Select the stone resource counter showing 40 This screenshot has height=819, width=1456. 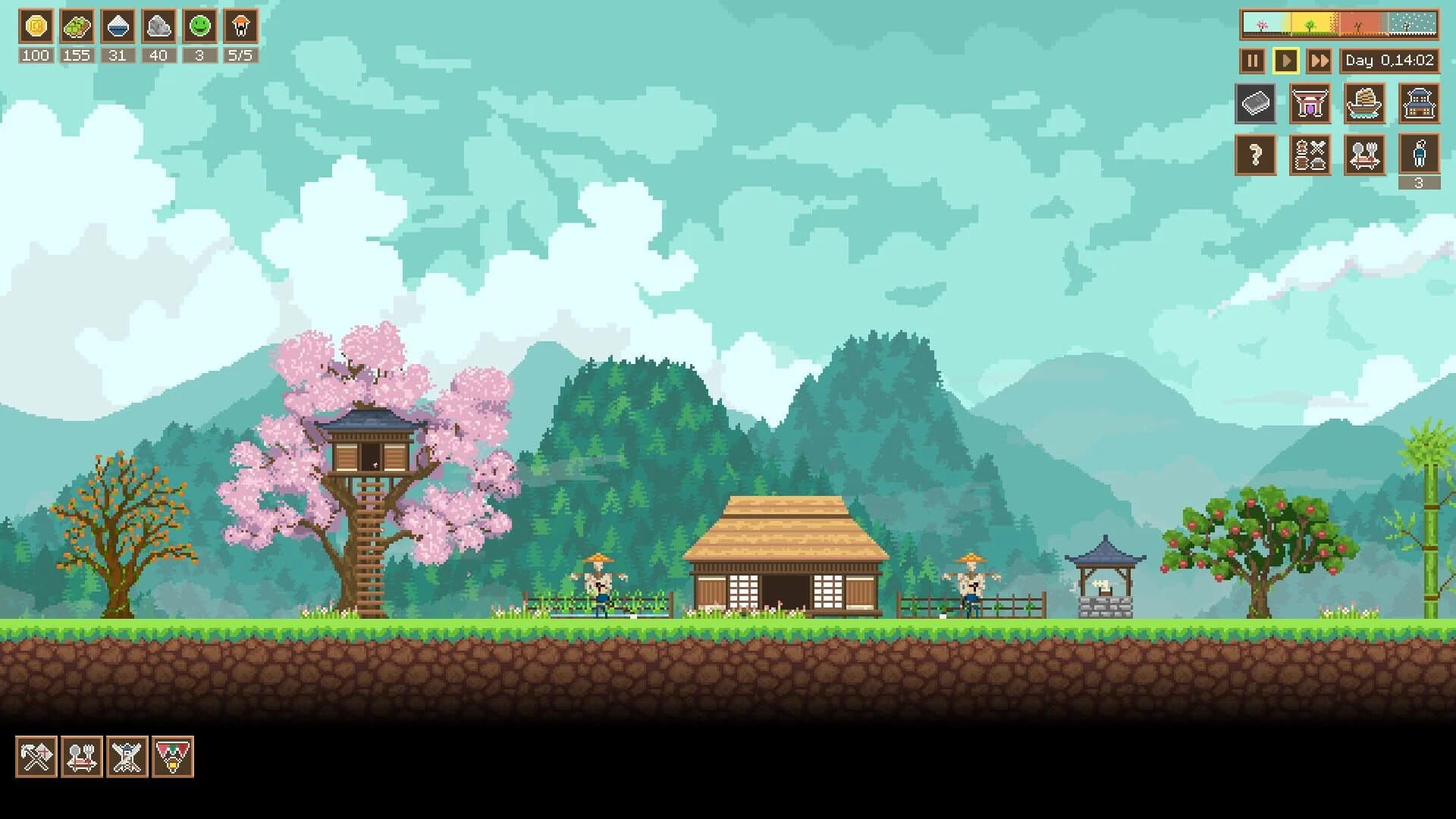click(157, 55)
